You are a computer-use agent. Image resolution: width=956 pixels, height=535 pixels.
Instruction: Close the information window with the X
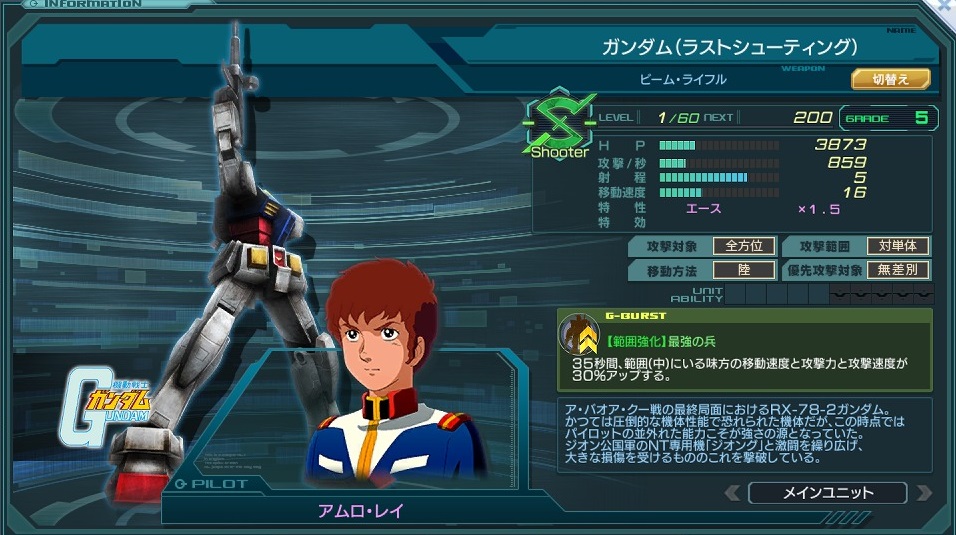(946, 6)
